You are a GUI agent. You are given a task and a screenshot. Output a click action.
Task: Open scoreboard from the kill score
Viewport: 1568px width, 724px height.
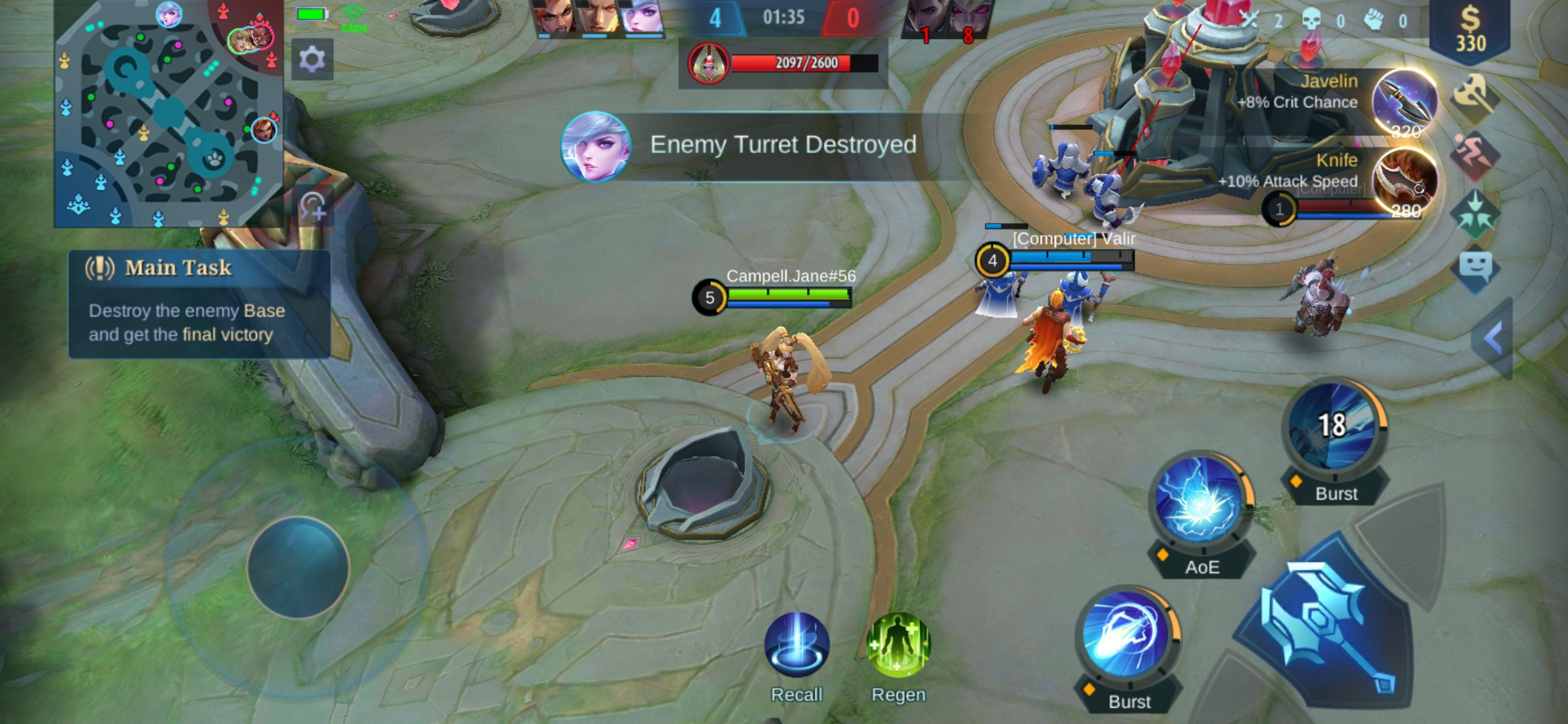point(783,17)
